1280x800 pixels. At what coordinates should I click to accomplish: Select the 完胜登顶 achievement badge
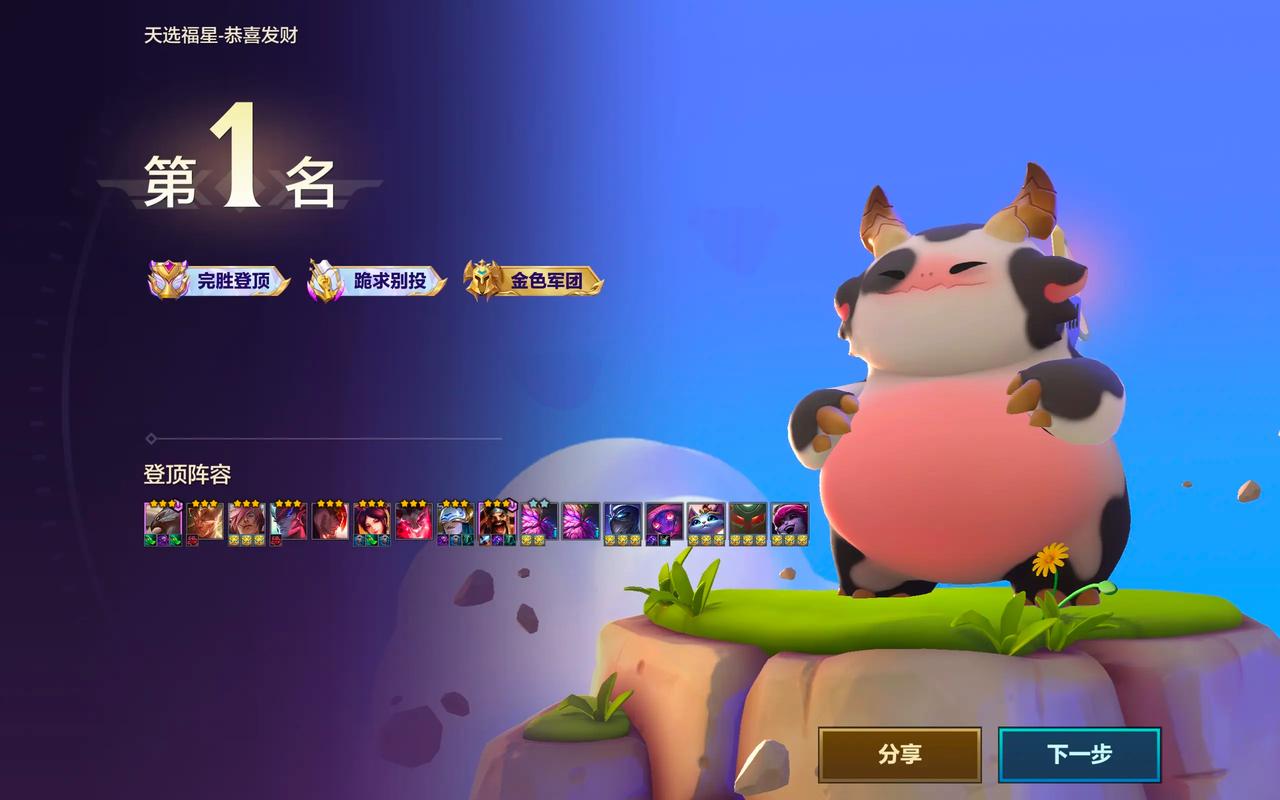tap(220, 281)
